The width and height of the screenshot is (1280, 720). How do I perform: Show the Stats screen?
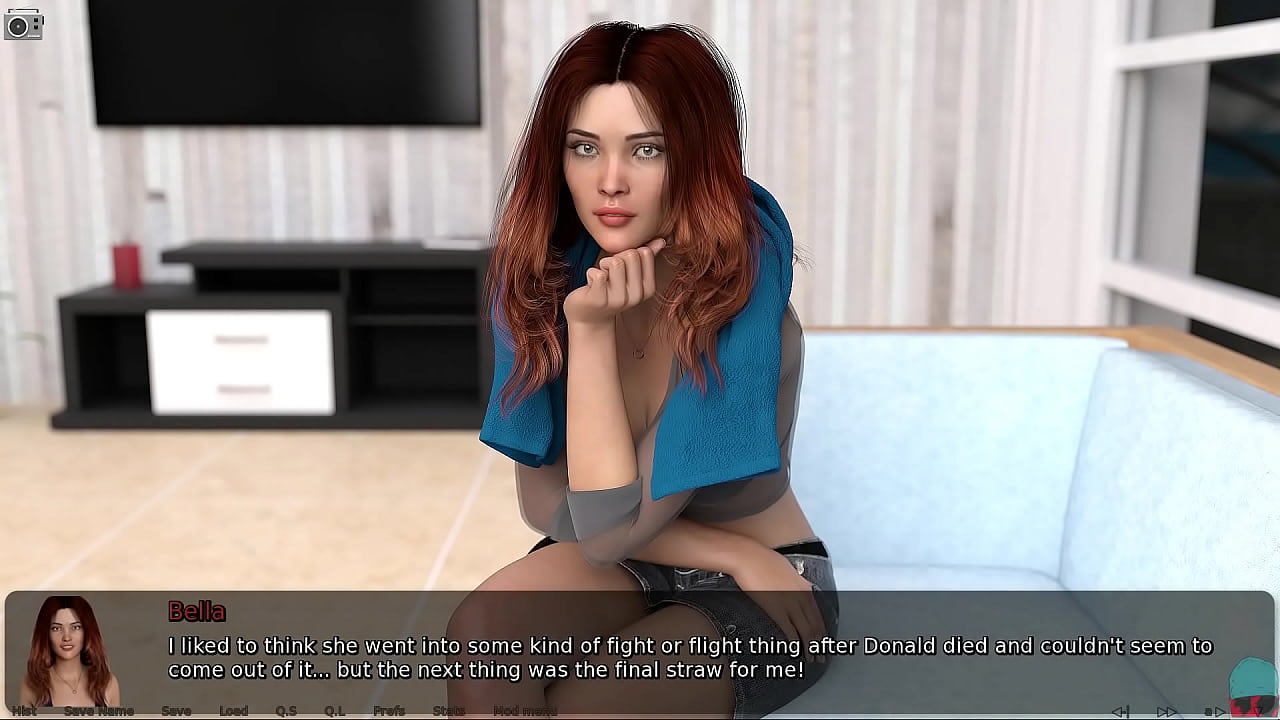pos(448,711)
